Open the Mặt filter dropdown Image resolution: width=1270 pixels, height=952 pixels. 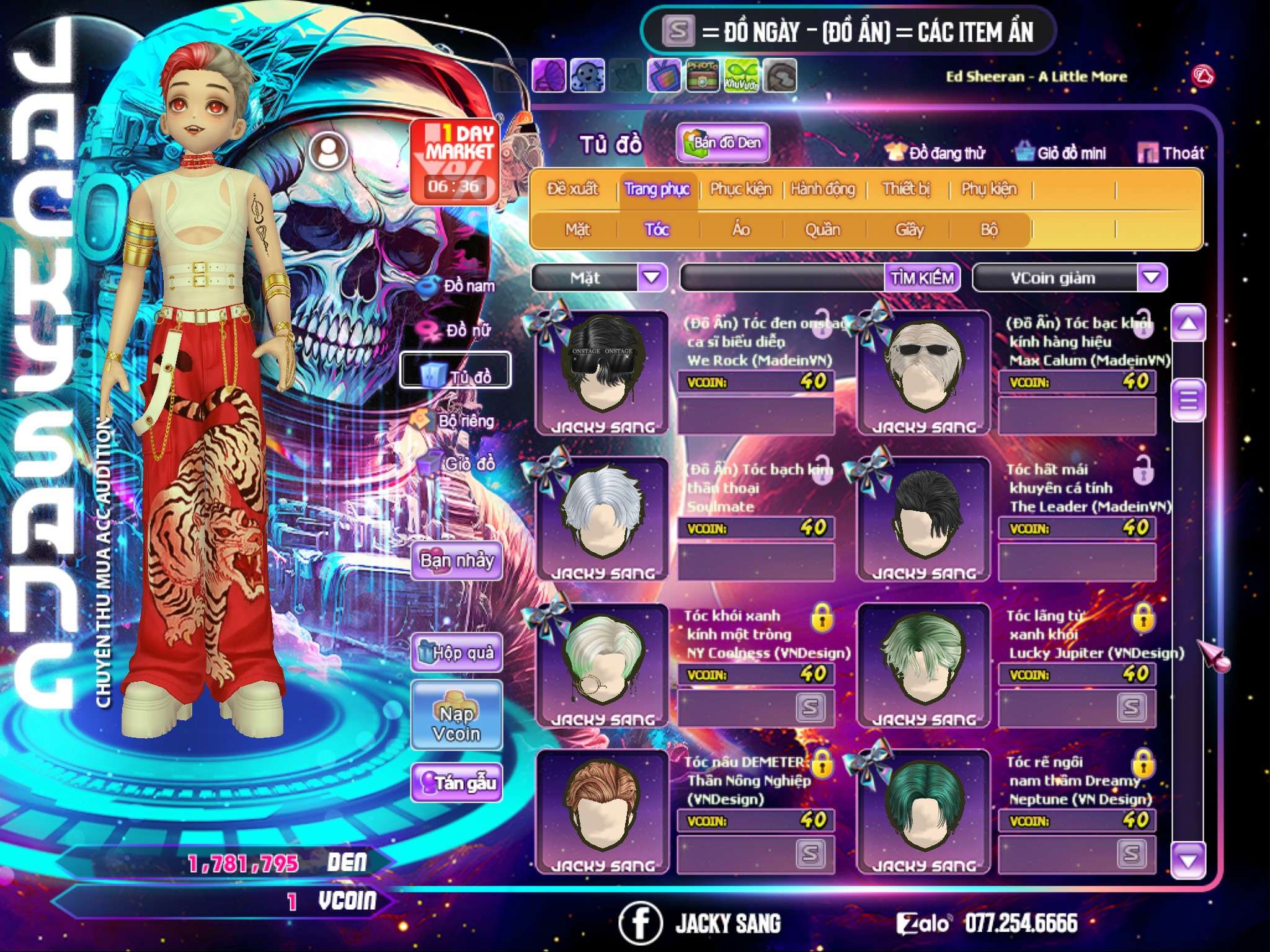coord(652,278)
